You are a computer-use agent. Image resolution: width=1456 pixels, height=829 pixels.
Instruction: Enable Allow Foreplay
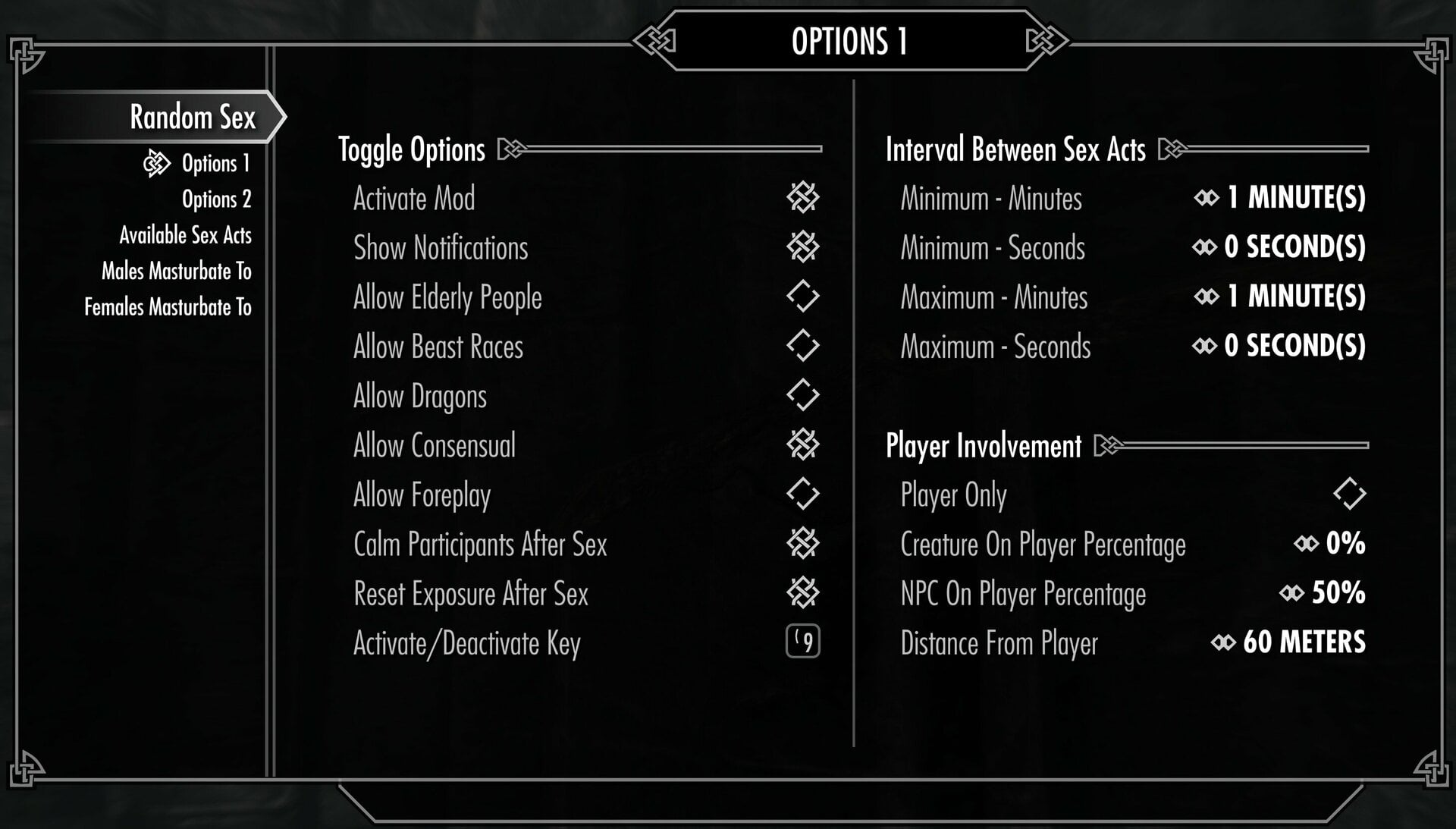click(x=802, y=495)
